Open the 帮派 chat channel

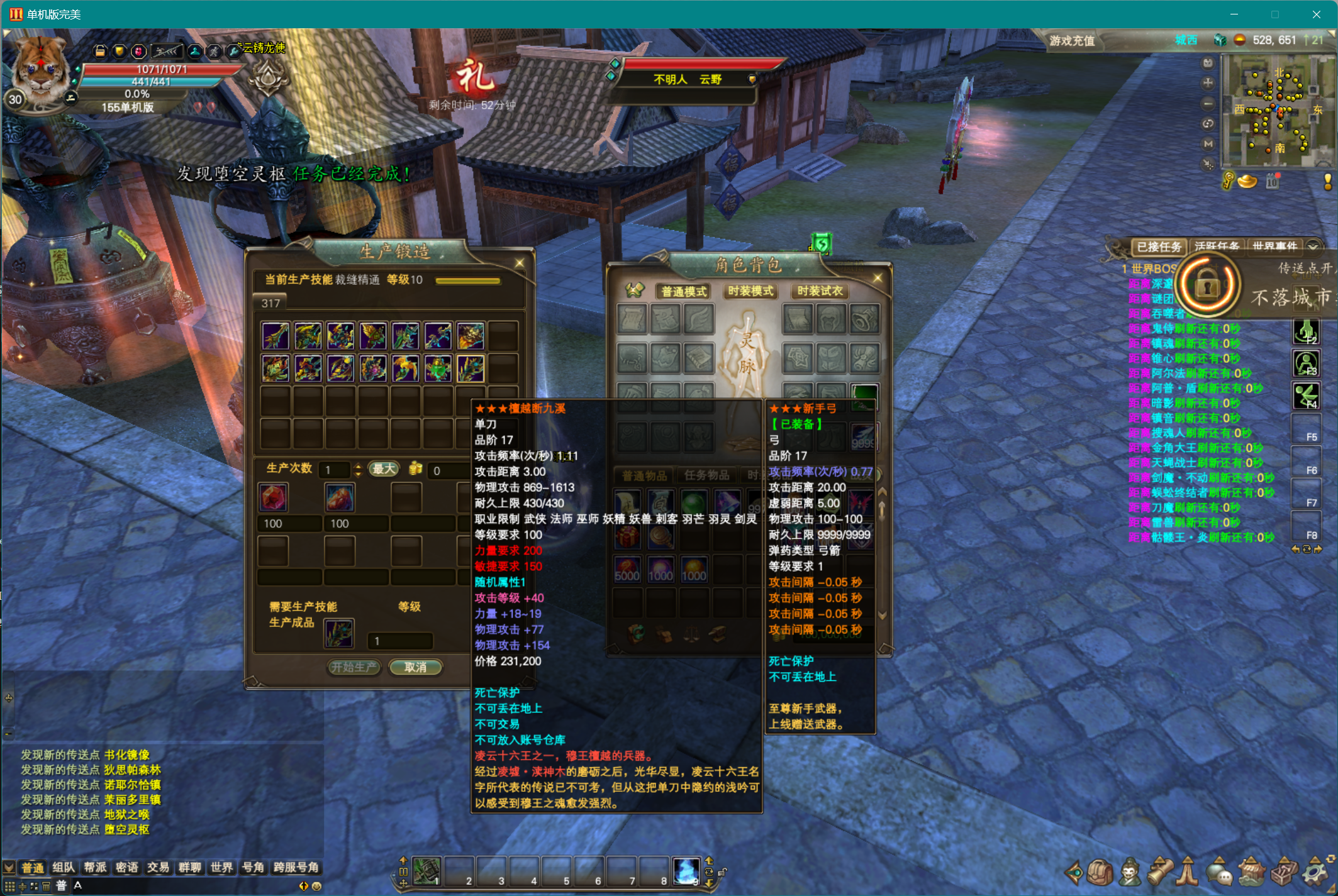tap(95, 868)
